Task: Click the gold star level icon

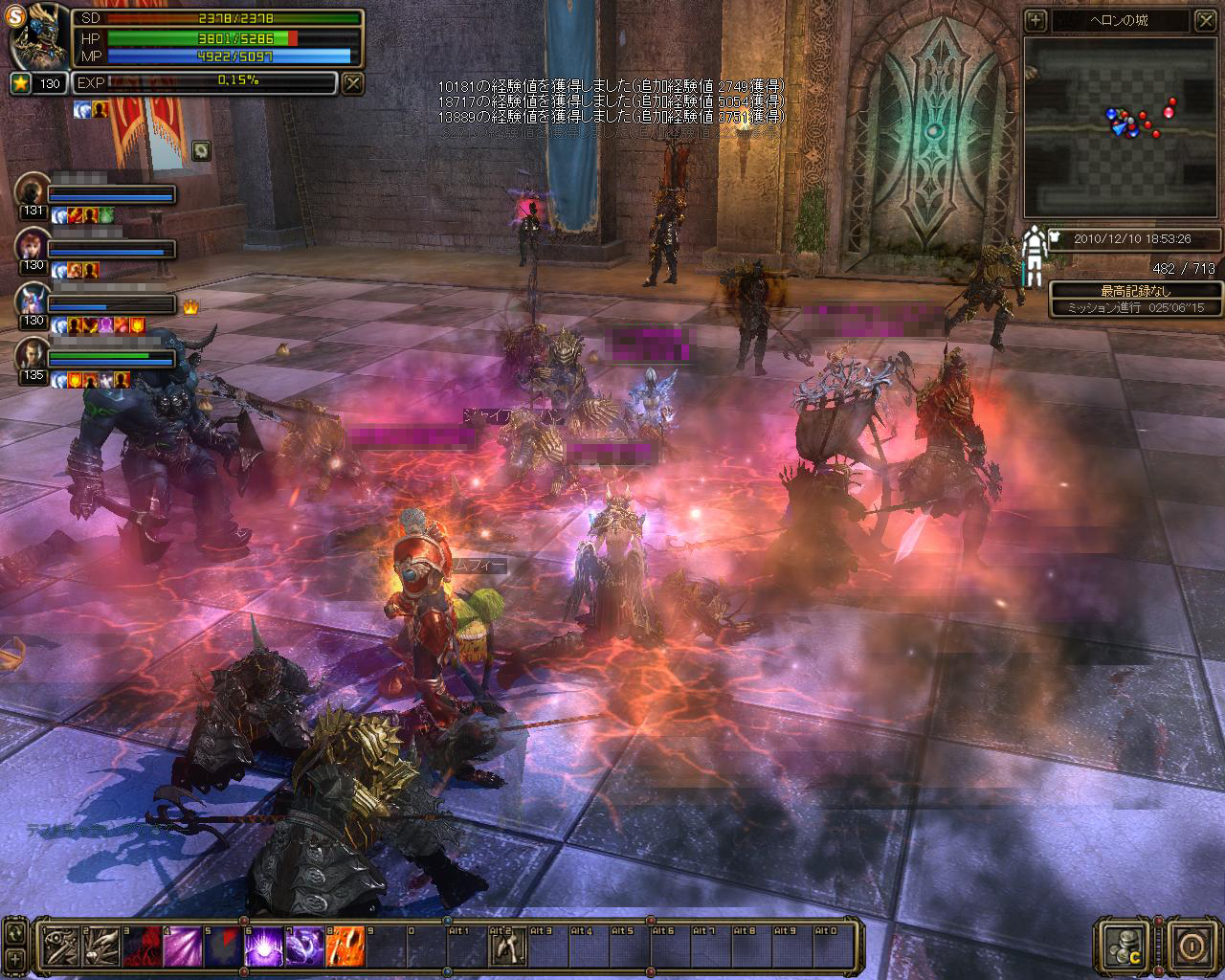Action: (x=20, y=83)
